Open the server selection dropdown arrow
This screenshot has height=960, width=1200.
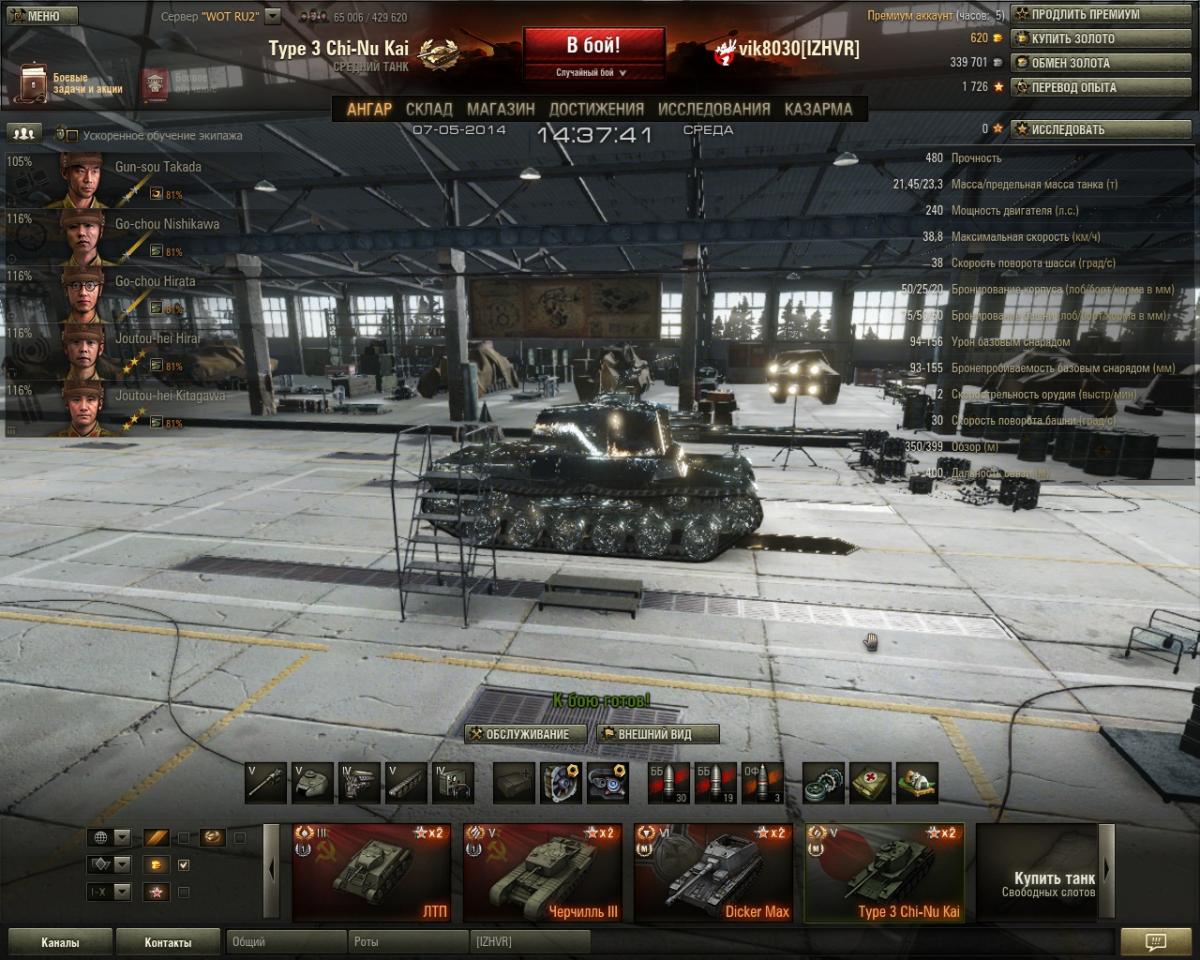pyautogui.click(x=272, y=17)
